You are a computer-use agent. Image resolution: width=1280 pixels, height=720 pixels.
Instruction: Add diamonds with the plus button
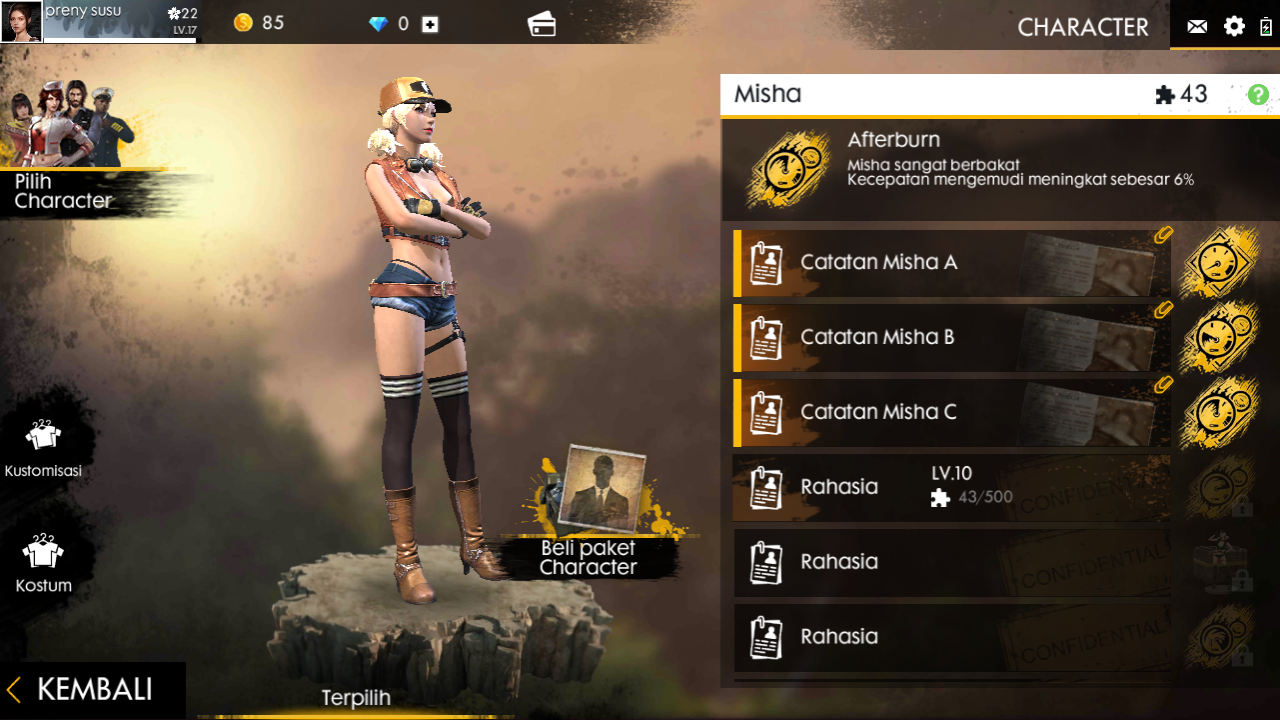[430, 24]
